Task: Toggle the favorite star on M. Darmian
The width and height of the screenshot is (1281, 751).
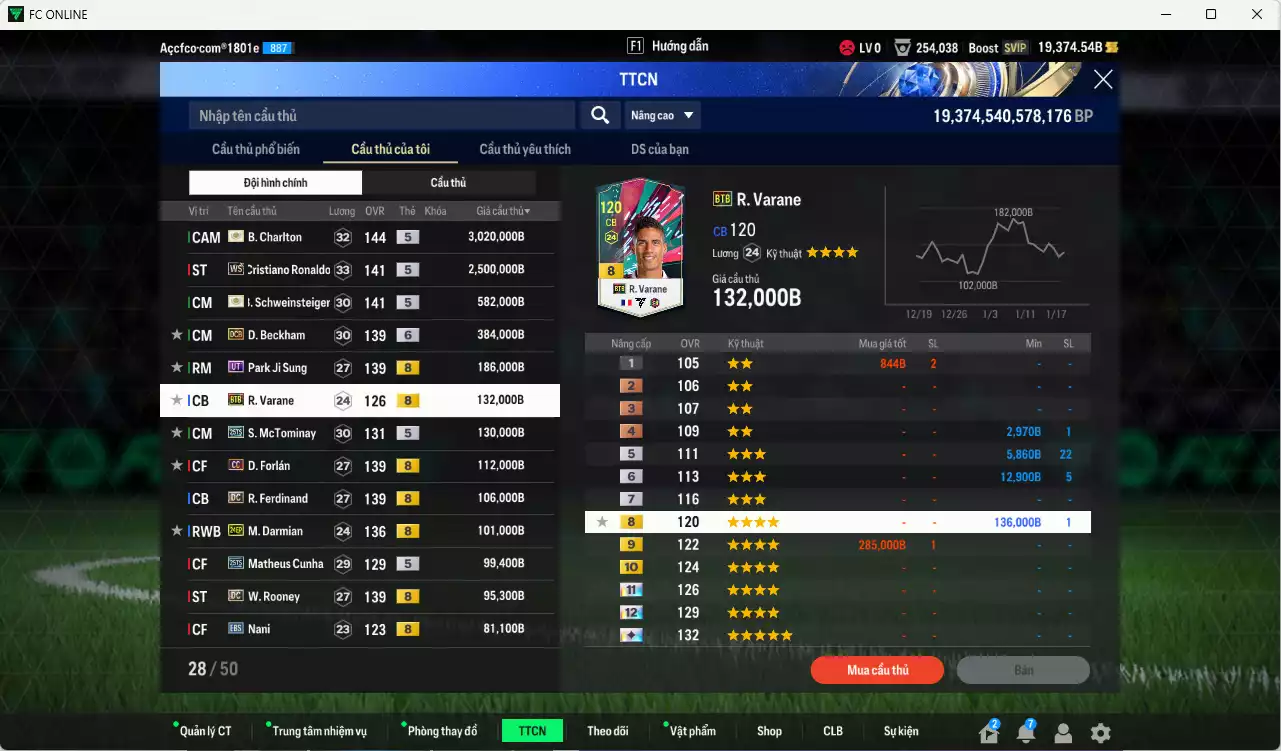Action: click(176, 530)
